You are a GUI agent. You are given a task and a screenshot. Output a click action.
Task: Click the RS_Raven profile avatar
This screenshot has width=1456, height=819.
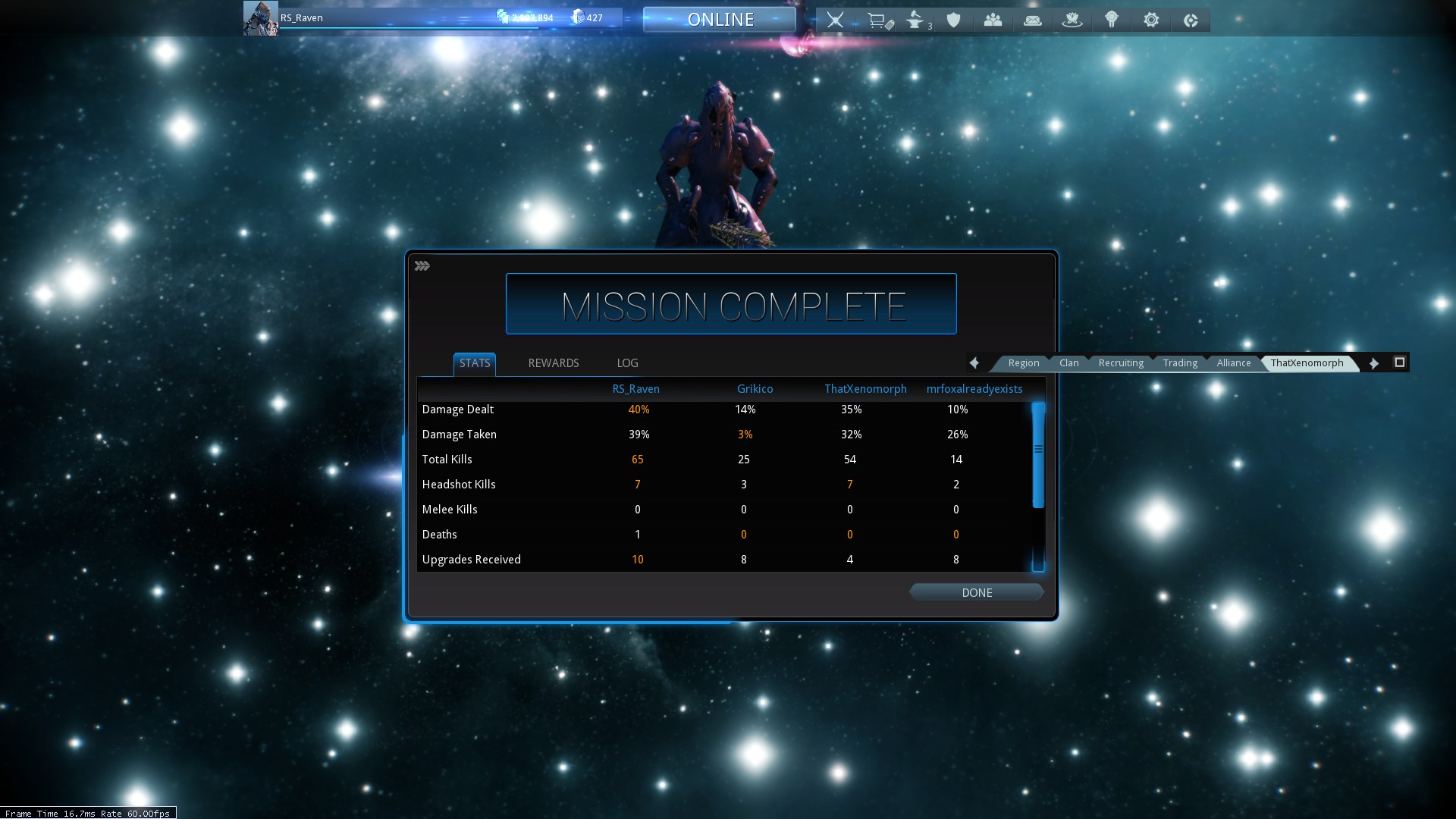click(x=260, y=18)
